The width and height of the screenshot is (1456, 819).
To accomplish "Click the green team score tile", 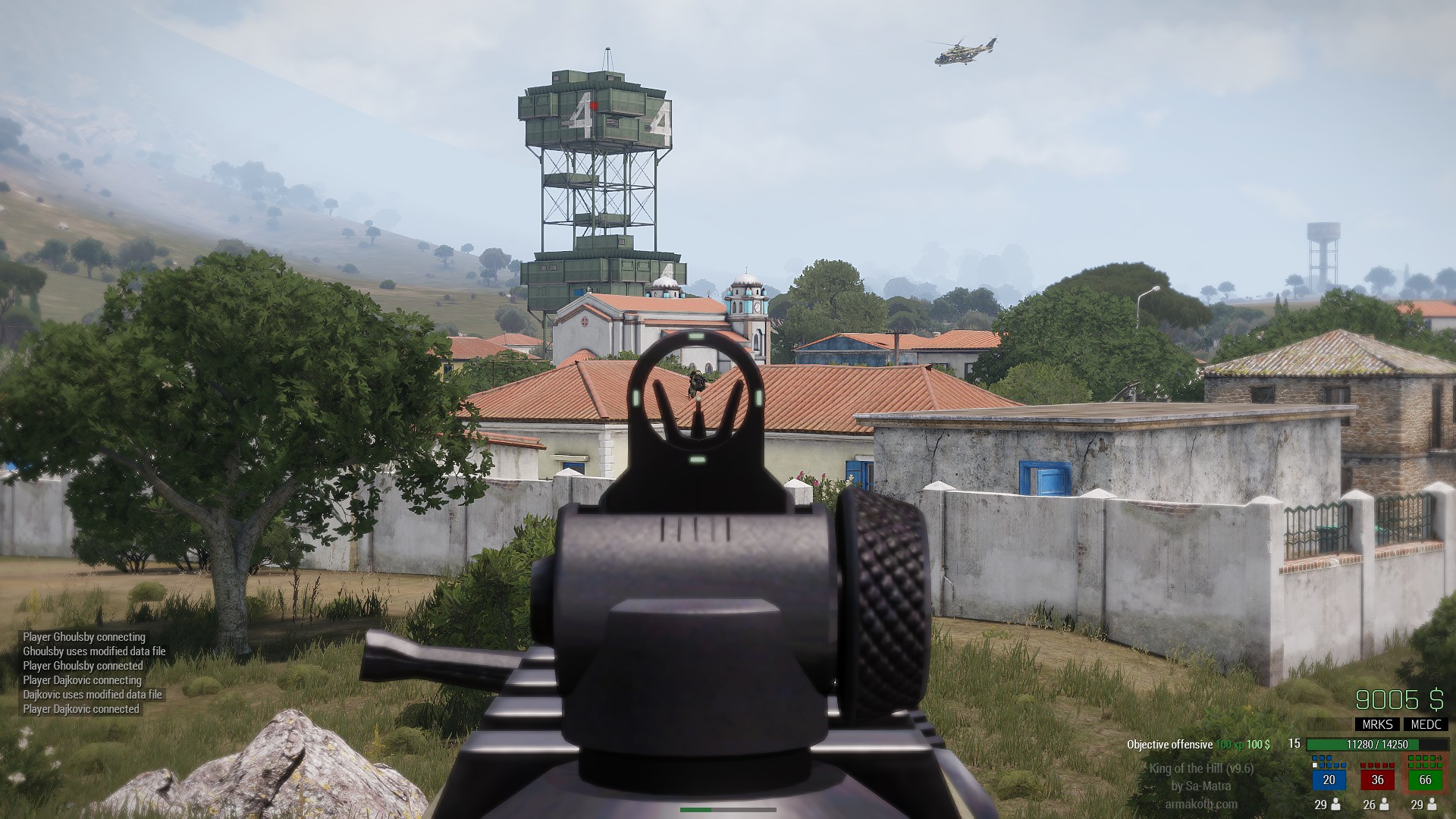I will click(x=1425, y=780).
